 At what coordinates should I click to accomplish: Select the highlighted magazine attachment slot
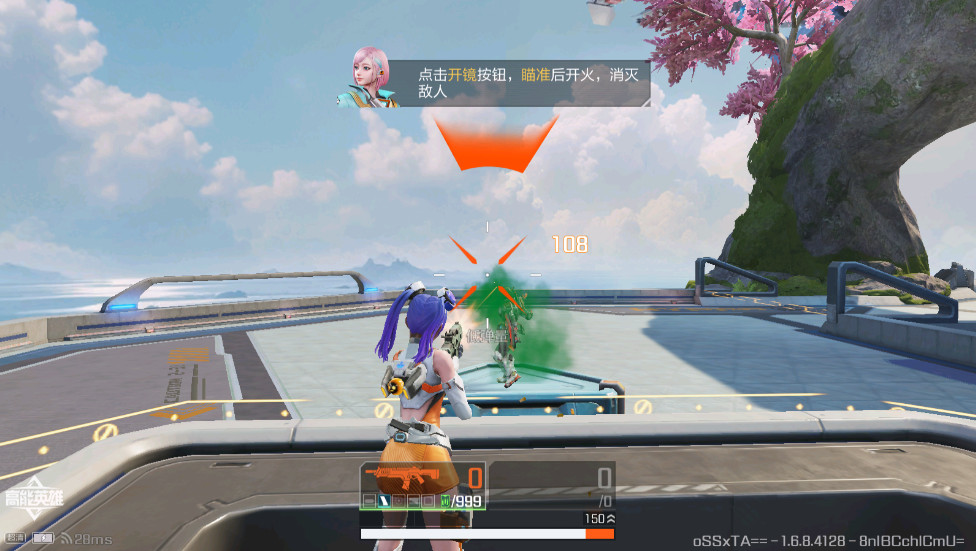click(384, 500)
